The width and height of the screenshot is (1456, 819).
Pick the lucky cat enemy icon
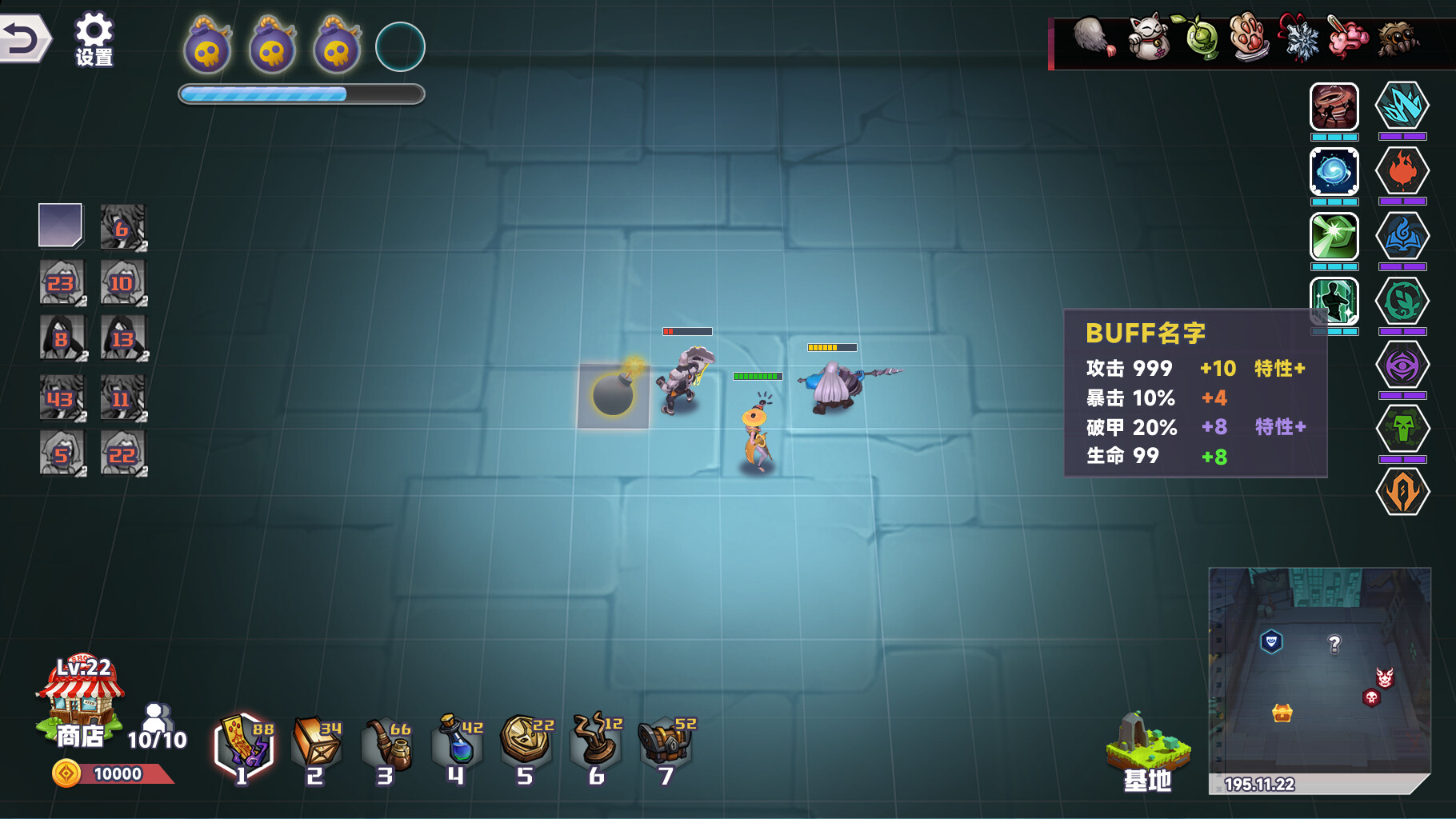(x=1146, y=40)
